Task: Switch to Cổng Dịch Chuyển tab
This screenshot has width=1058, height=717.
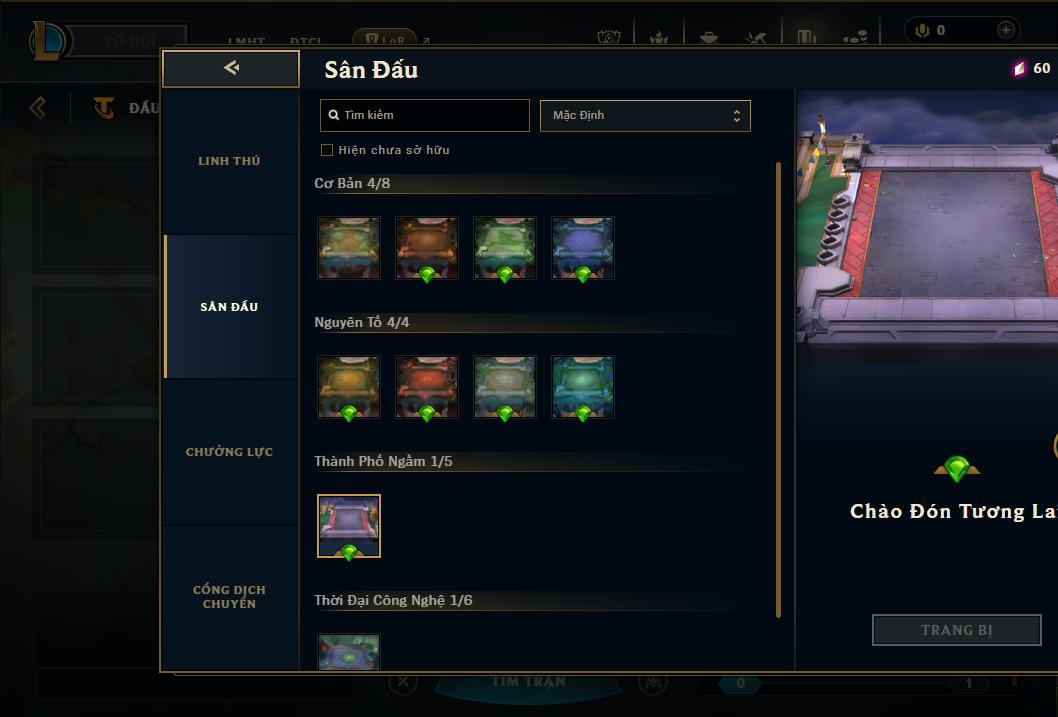Action: (229, 597)
